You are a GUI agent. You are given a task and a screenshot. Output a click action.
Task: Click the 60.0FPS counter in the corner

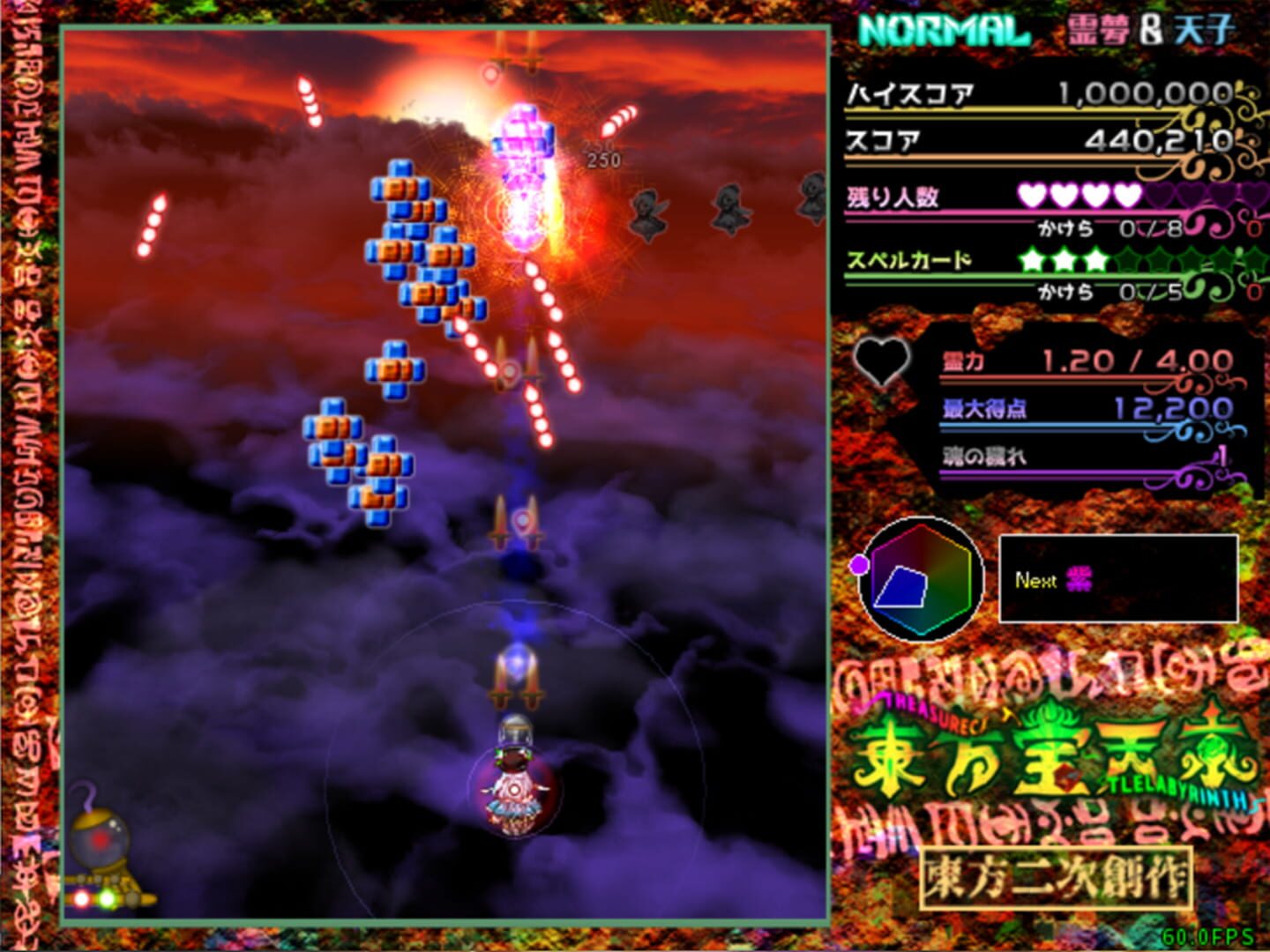1209,937
